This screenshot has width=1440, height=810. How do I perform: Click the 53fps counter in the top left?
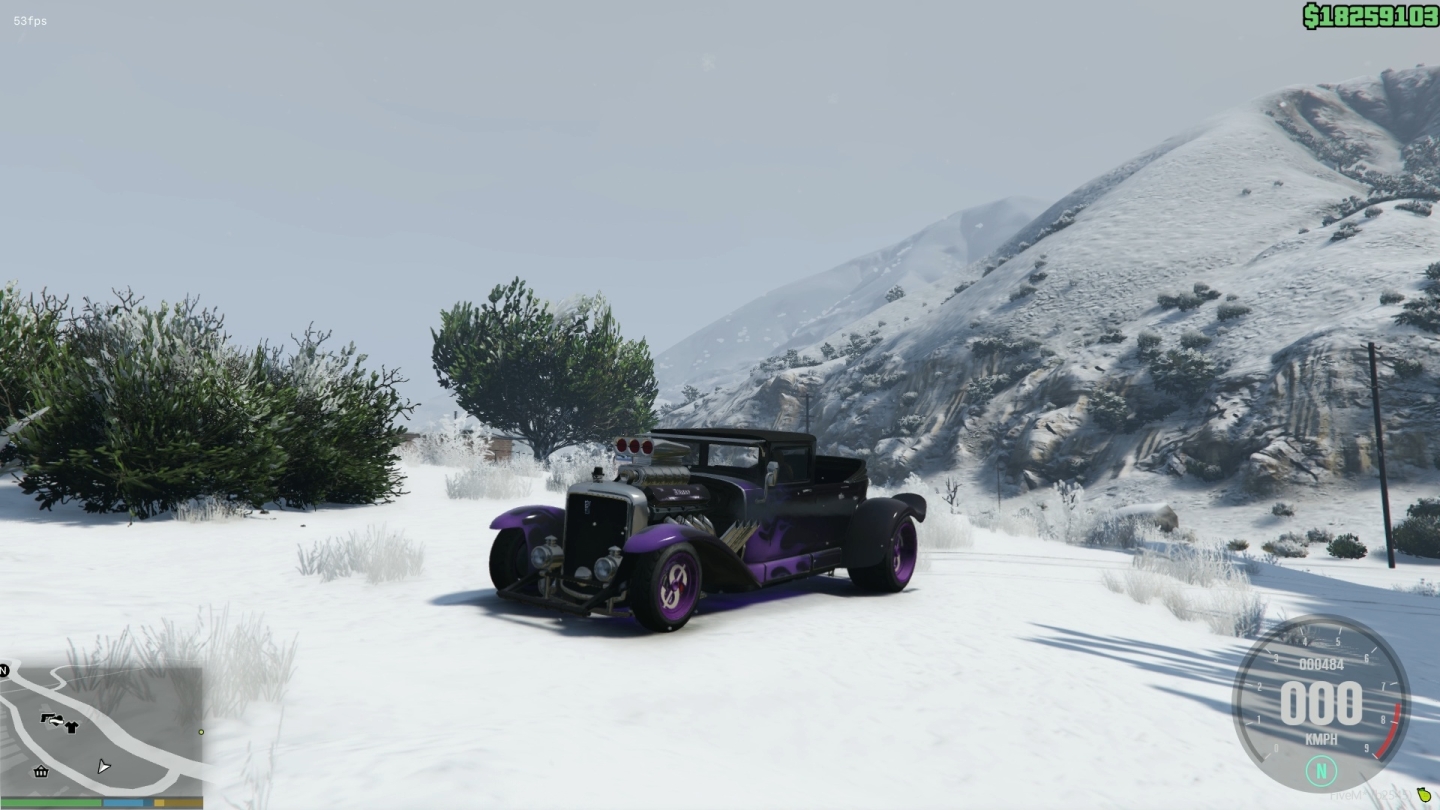pos(30,20)
